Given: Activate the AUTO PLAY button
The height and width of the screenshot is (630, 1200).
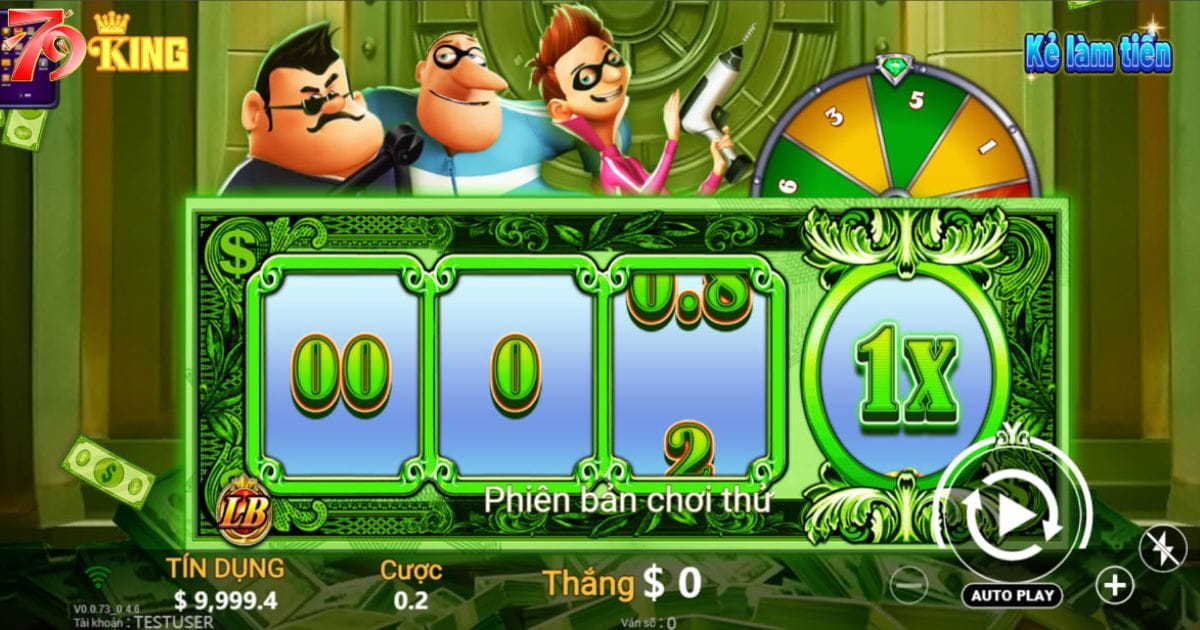Looking at the screenshot, I should point(1013,595).
